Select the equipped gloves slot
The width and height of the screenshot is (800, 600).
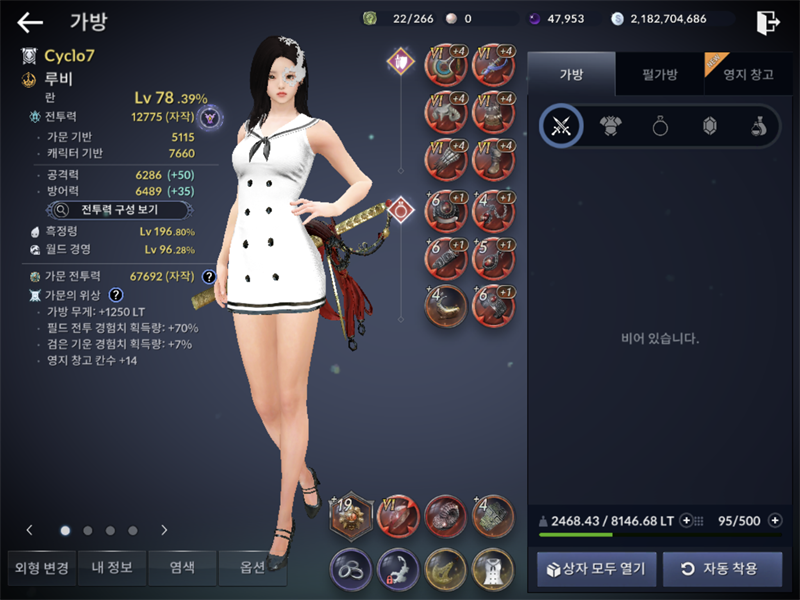(446, 161)
